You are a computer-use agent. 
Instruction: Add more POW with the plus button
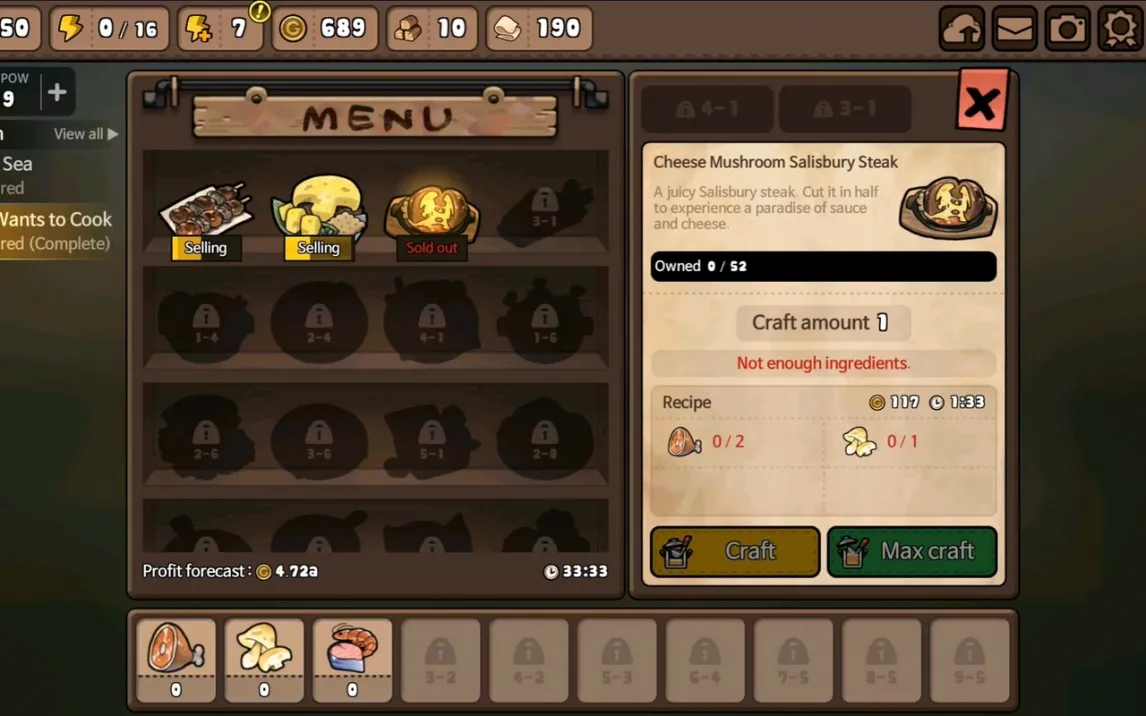[x=57, y=93]
